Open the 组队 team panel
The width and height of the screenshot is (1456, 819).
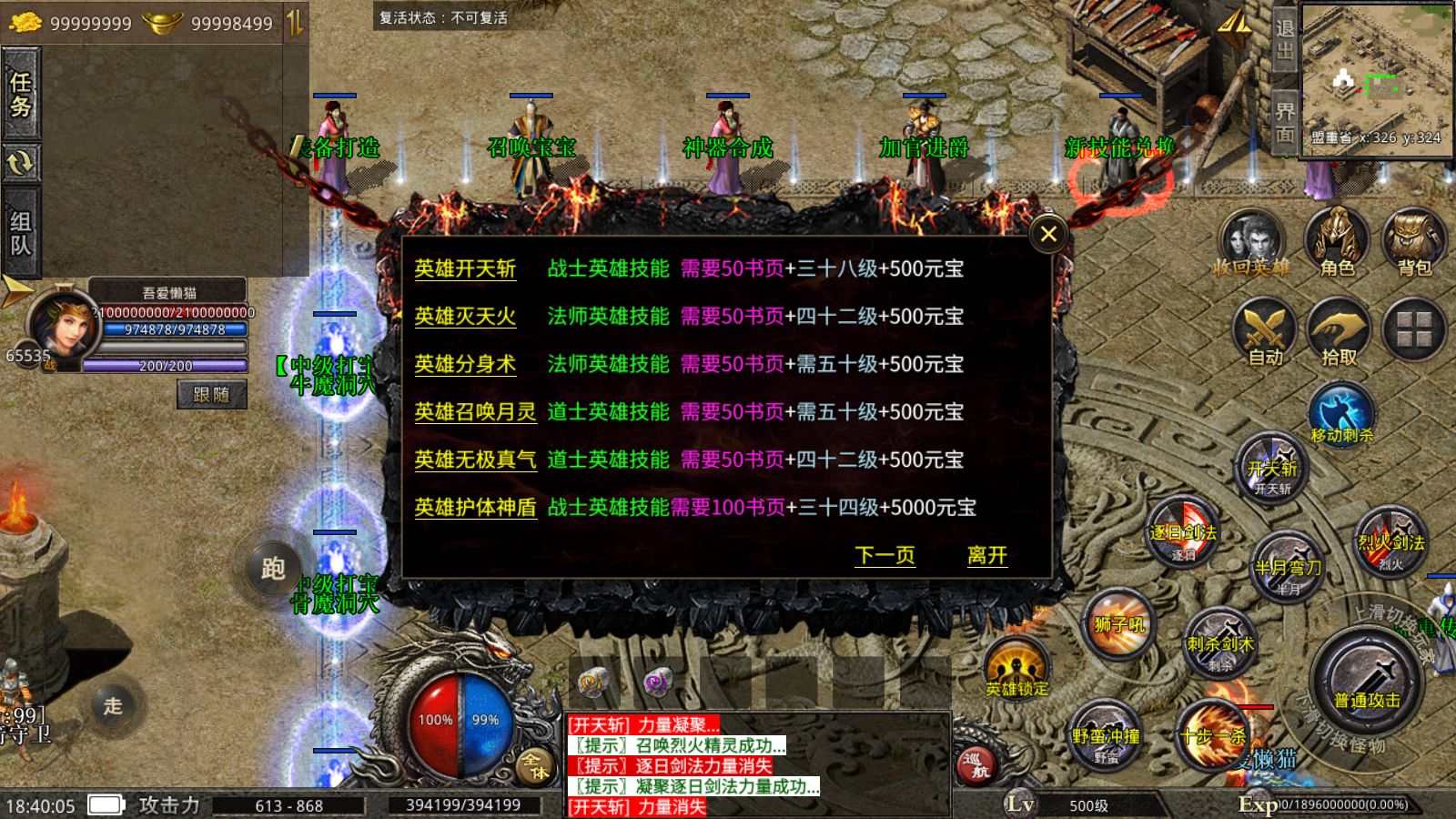(20, 233)
